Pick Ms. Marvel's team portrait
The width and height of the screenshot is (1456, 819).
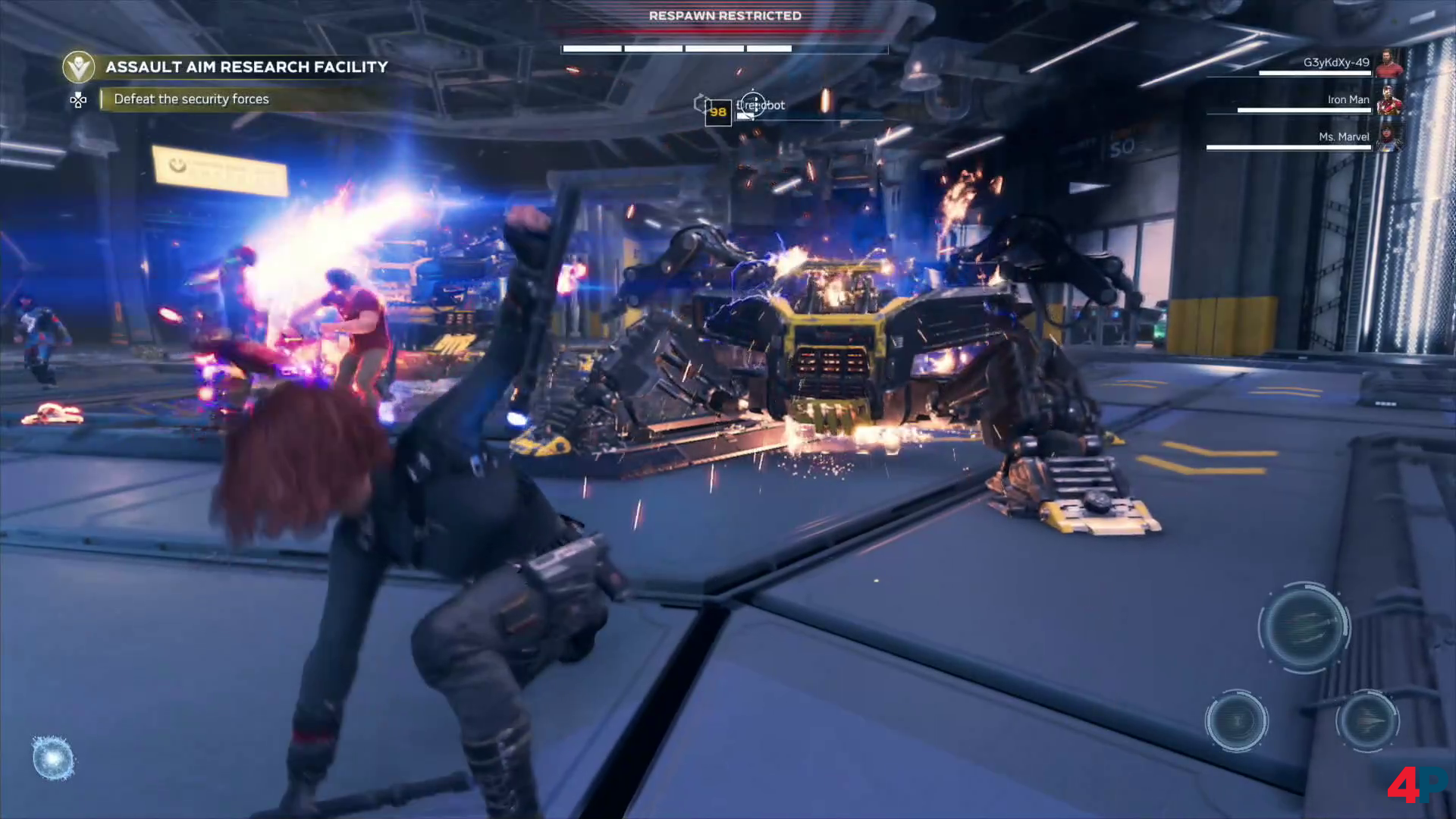tap(1389, 137)
